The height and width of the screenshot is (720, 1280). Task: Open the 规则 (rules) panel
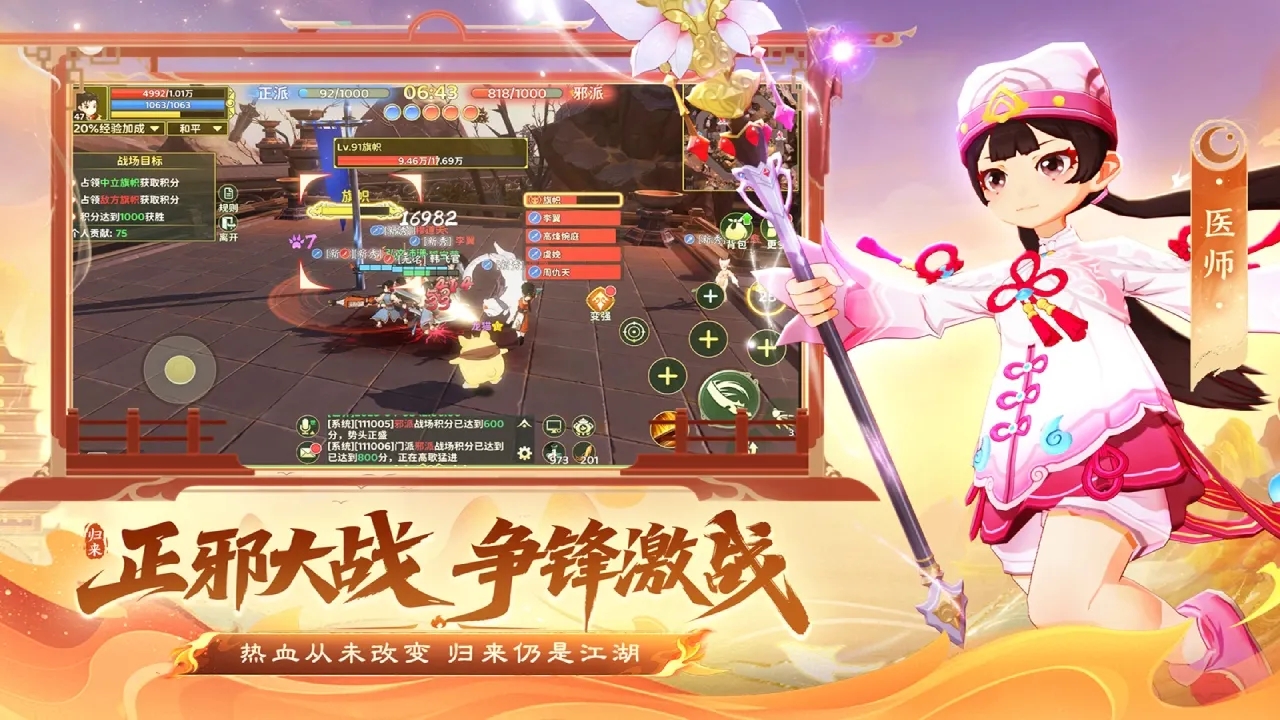click(229, 193)
